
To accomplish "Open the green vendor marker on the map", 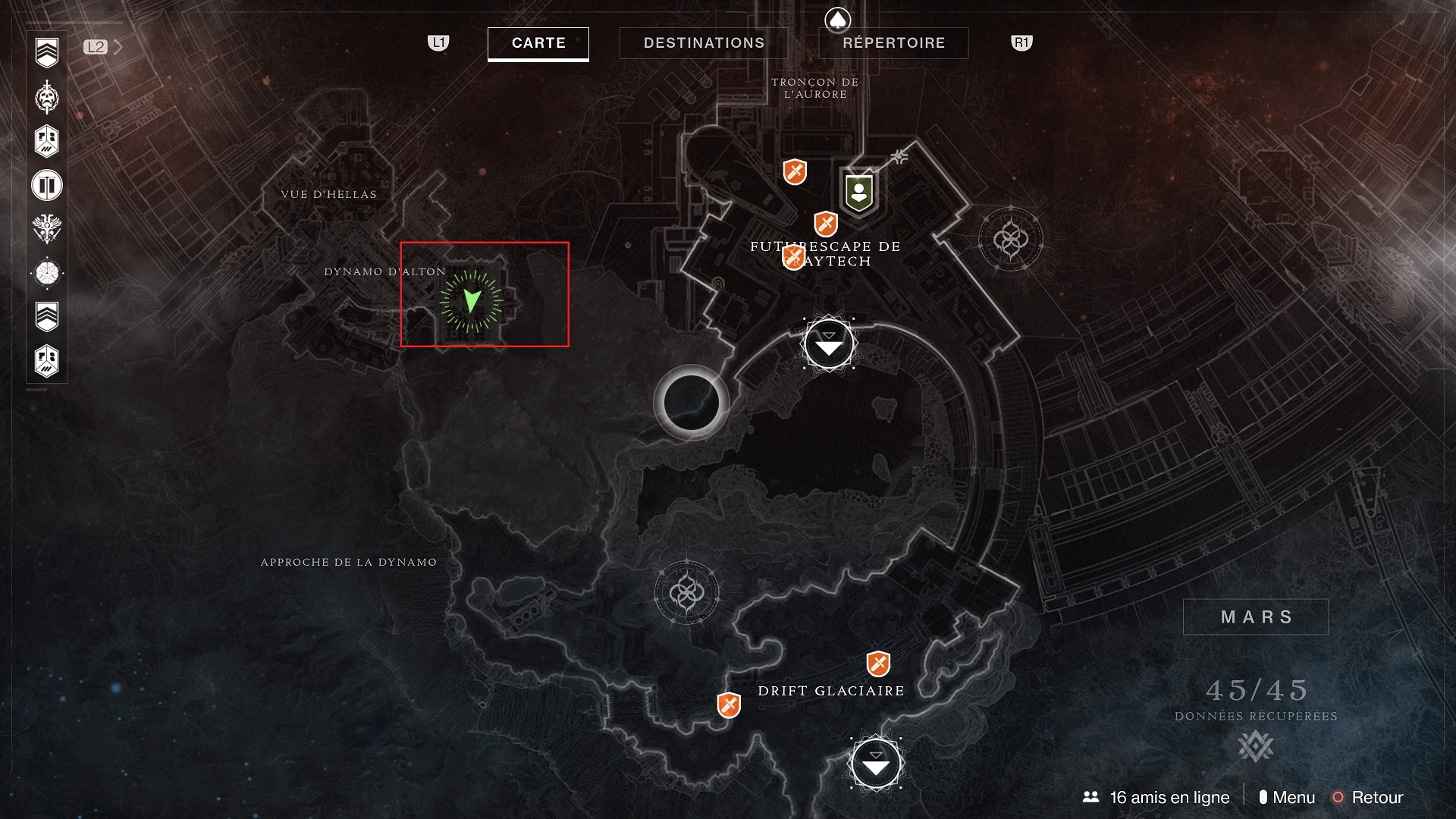I will point(858,193).
